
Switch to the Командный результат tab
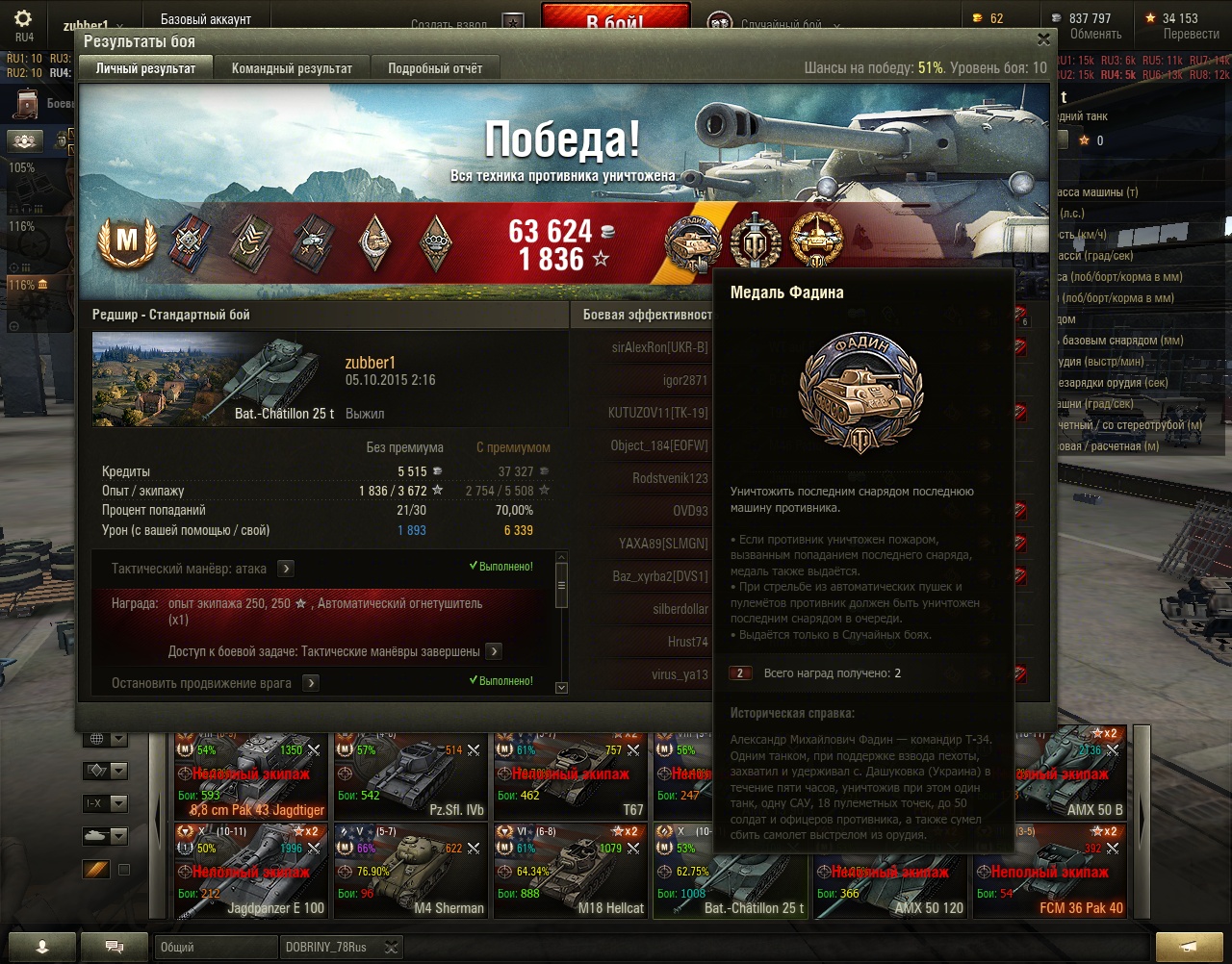point(292,68)
